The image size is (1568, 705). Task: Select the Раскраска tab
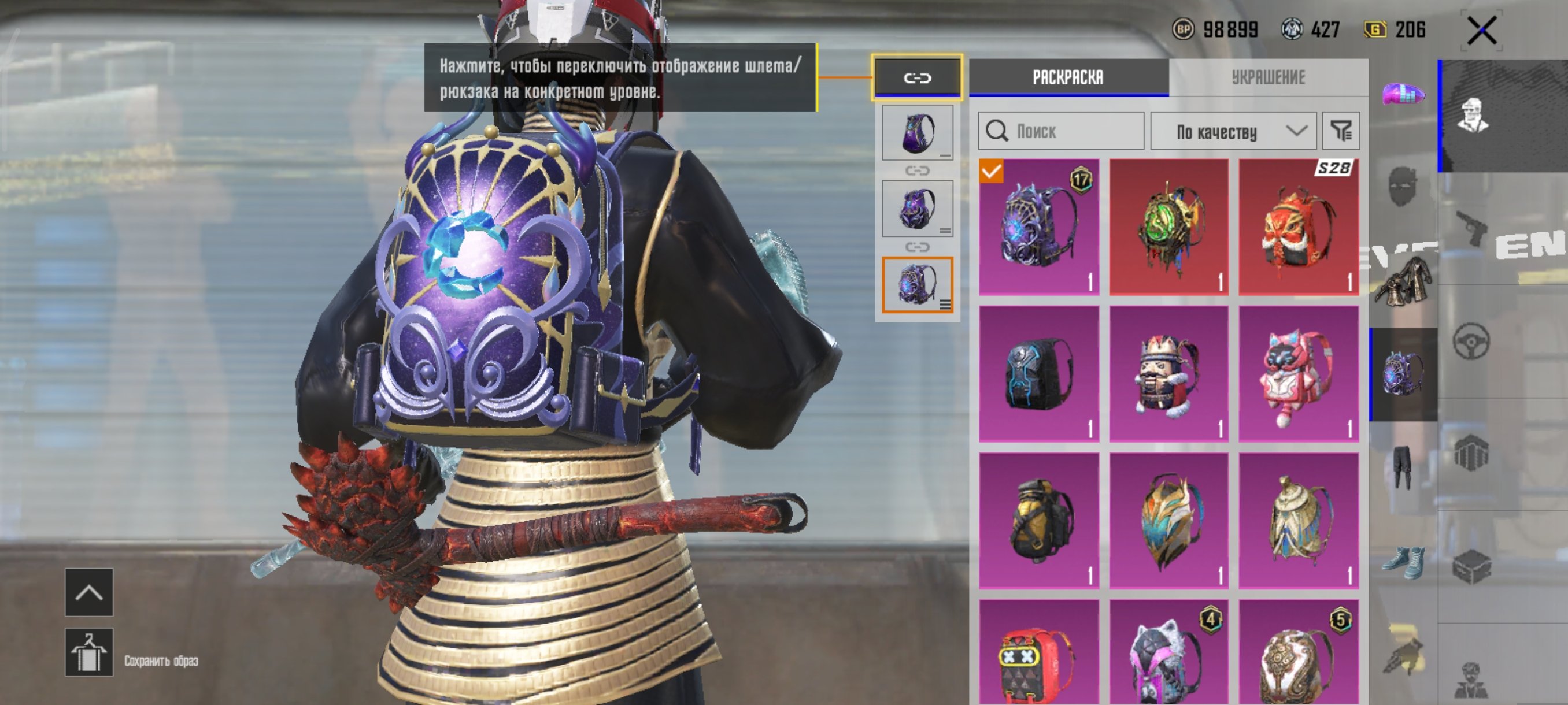(1068, 78)
